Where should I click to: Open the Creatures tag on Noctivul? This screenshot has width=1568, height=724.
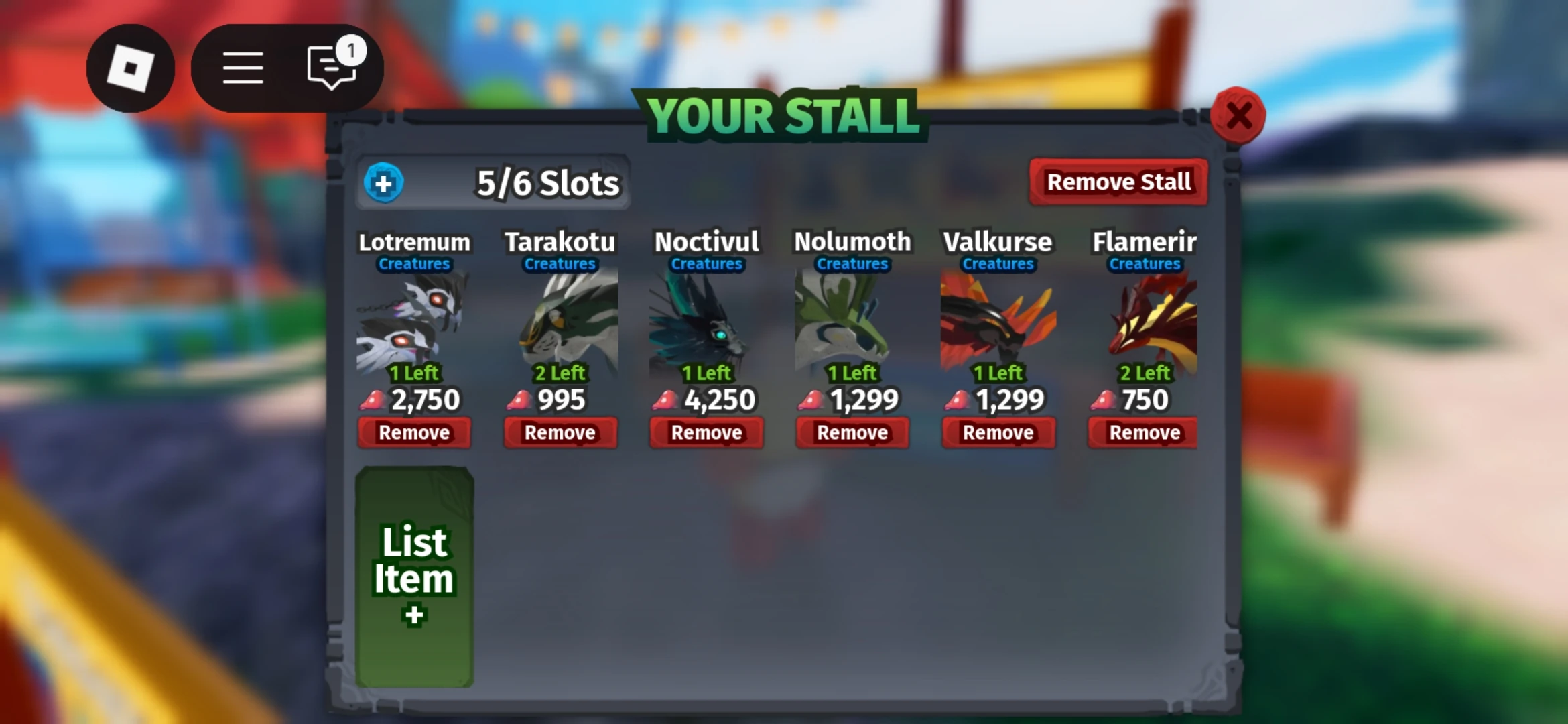tap(706, 264)
